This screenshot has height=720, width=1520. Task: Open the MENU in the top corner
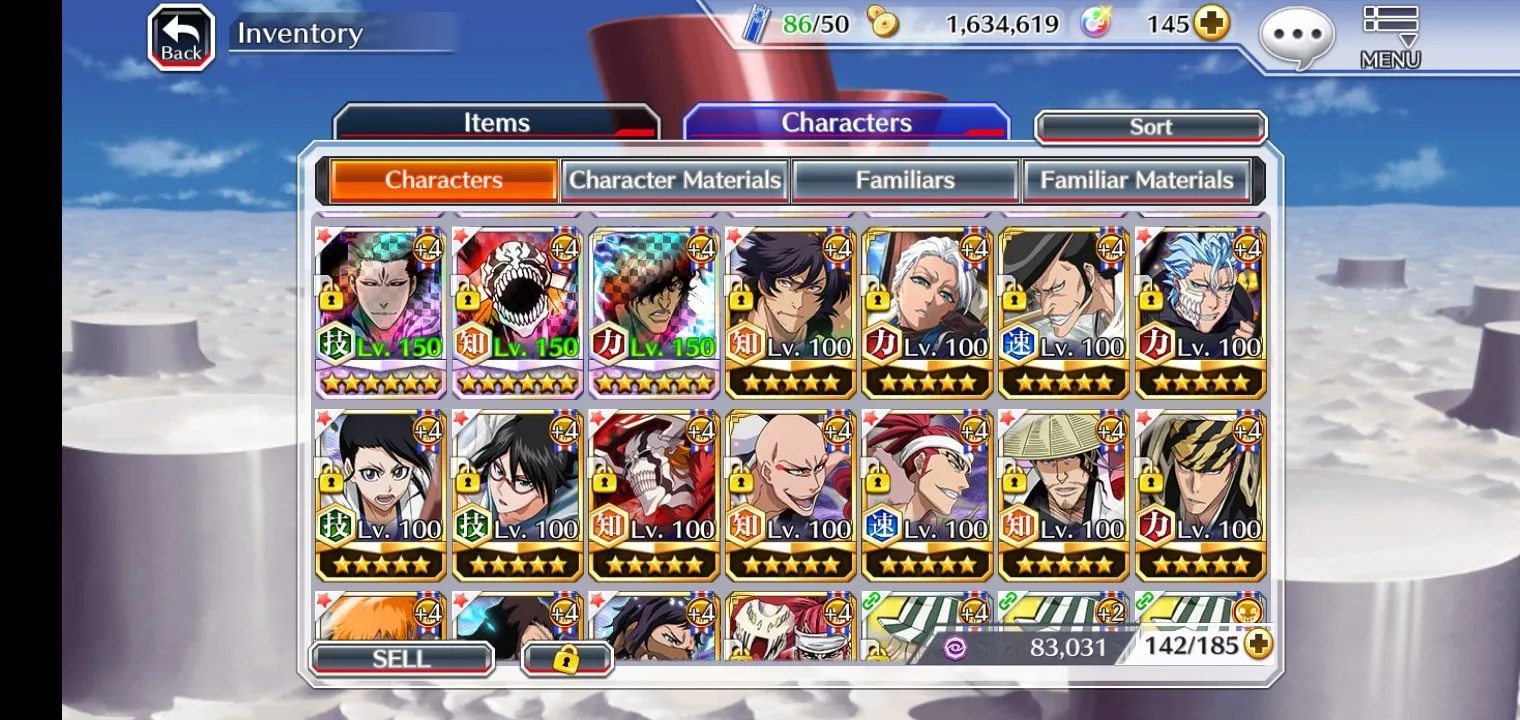coord(1390,37)
